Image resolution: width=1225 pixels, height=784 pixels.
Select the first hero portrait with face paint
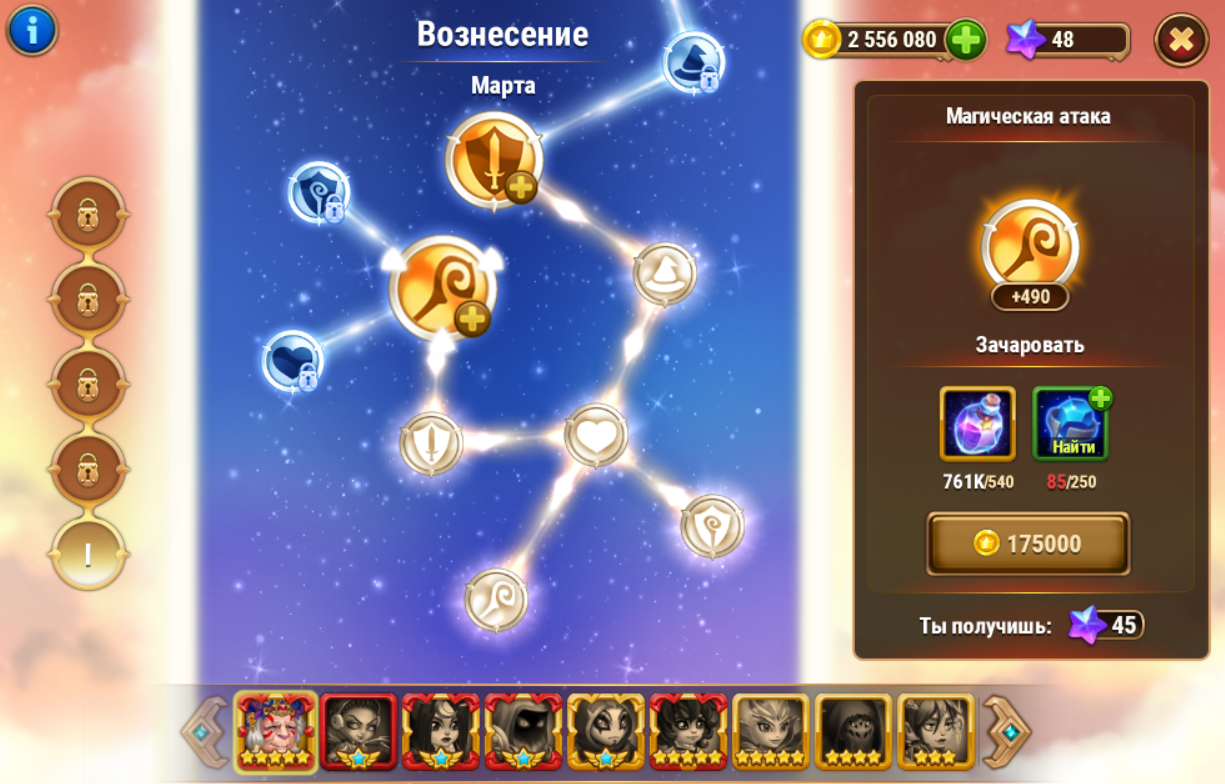pyautogui.click(x=276, y=732)
